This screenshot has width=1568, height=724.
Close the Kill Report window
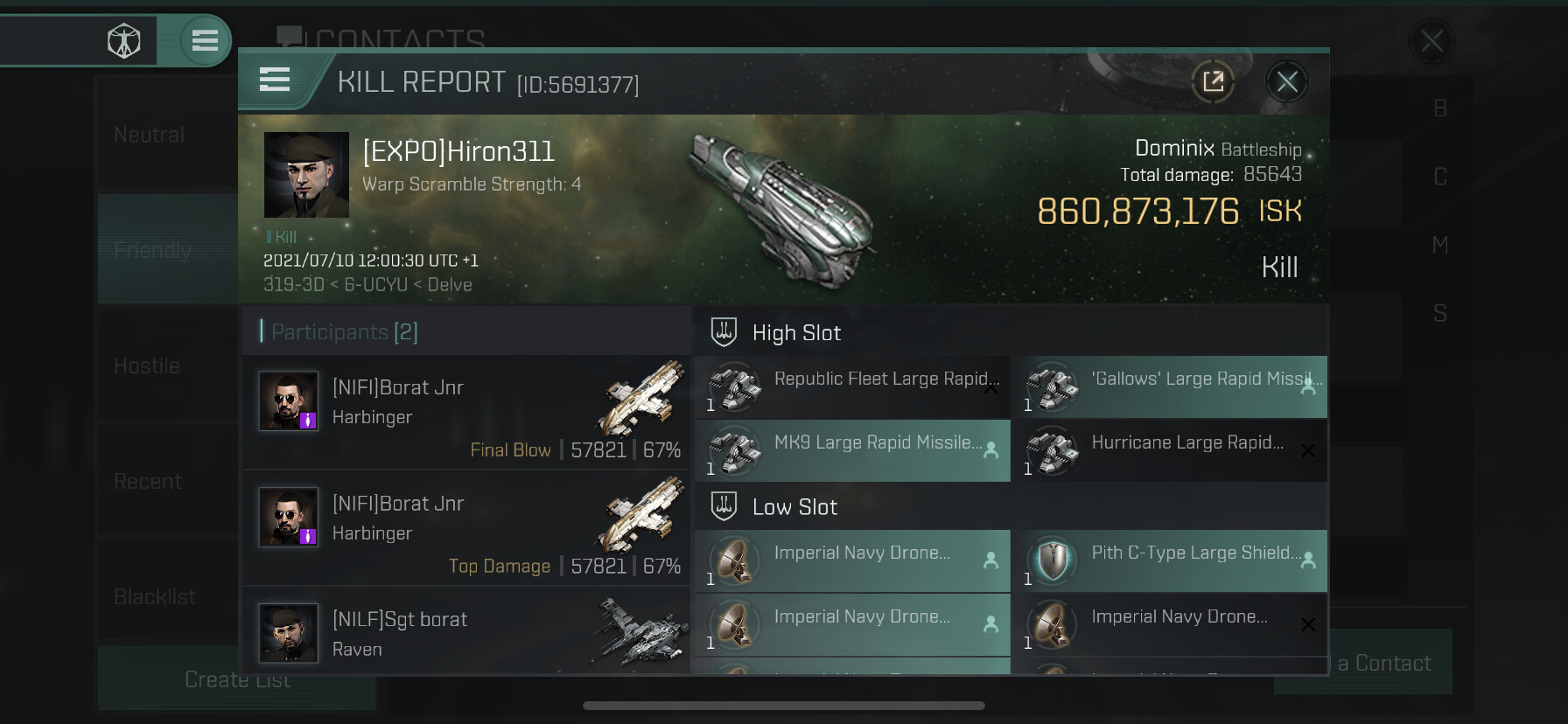pos(1286,82)
